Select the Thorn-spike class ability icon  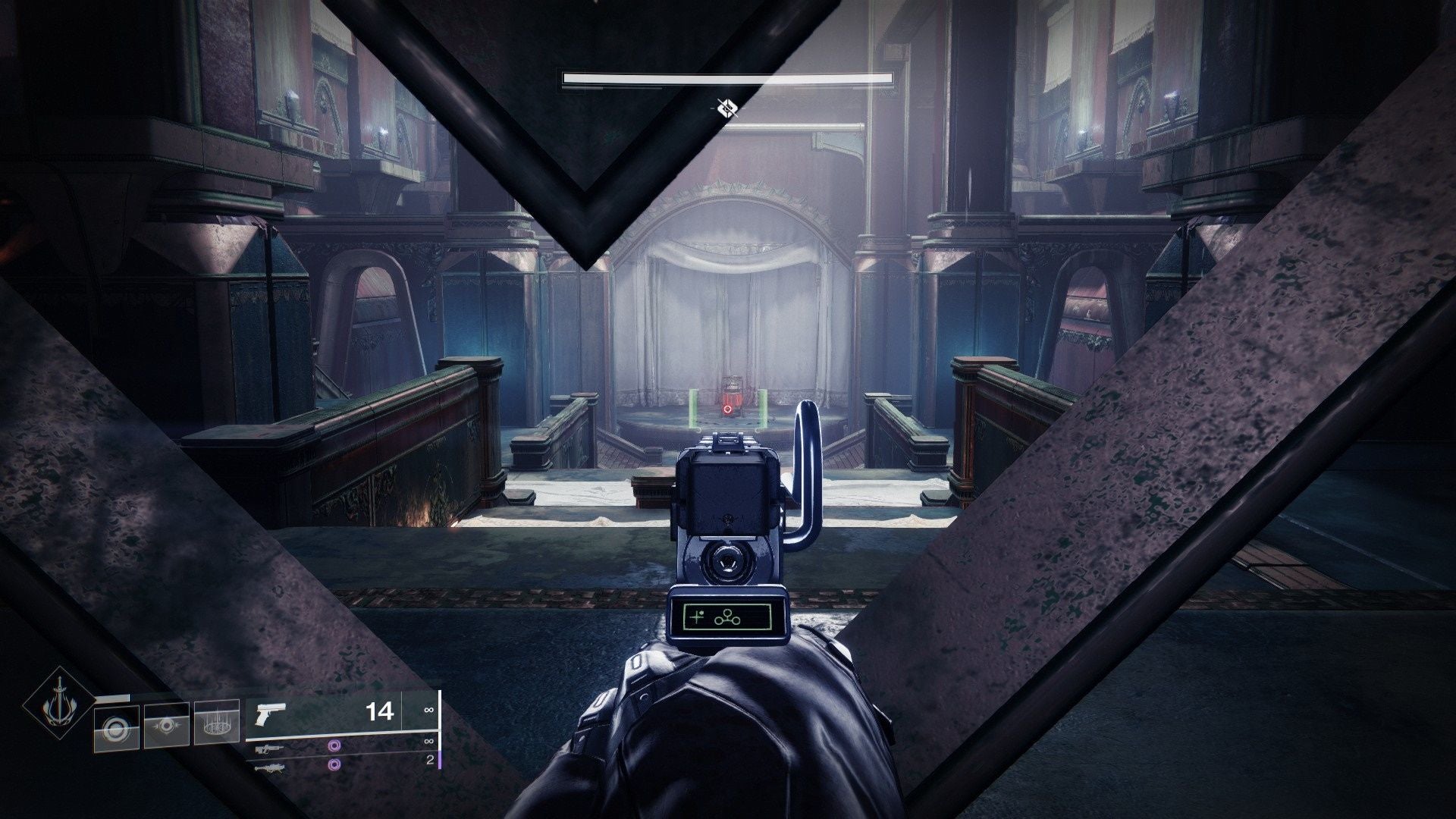217,724
